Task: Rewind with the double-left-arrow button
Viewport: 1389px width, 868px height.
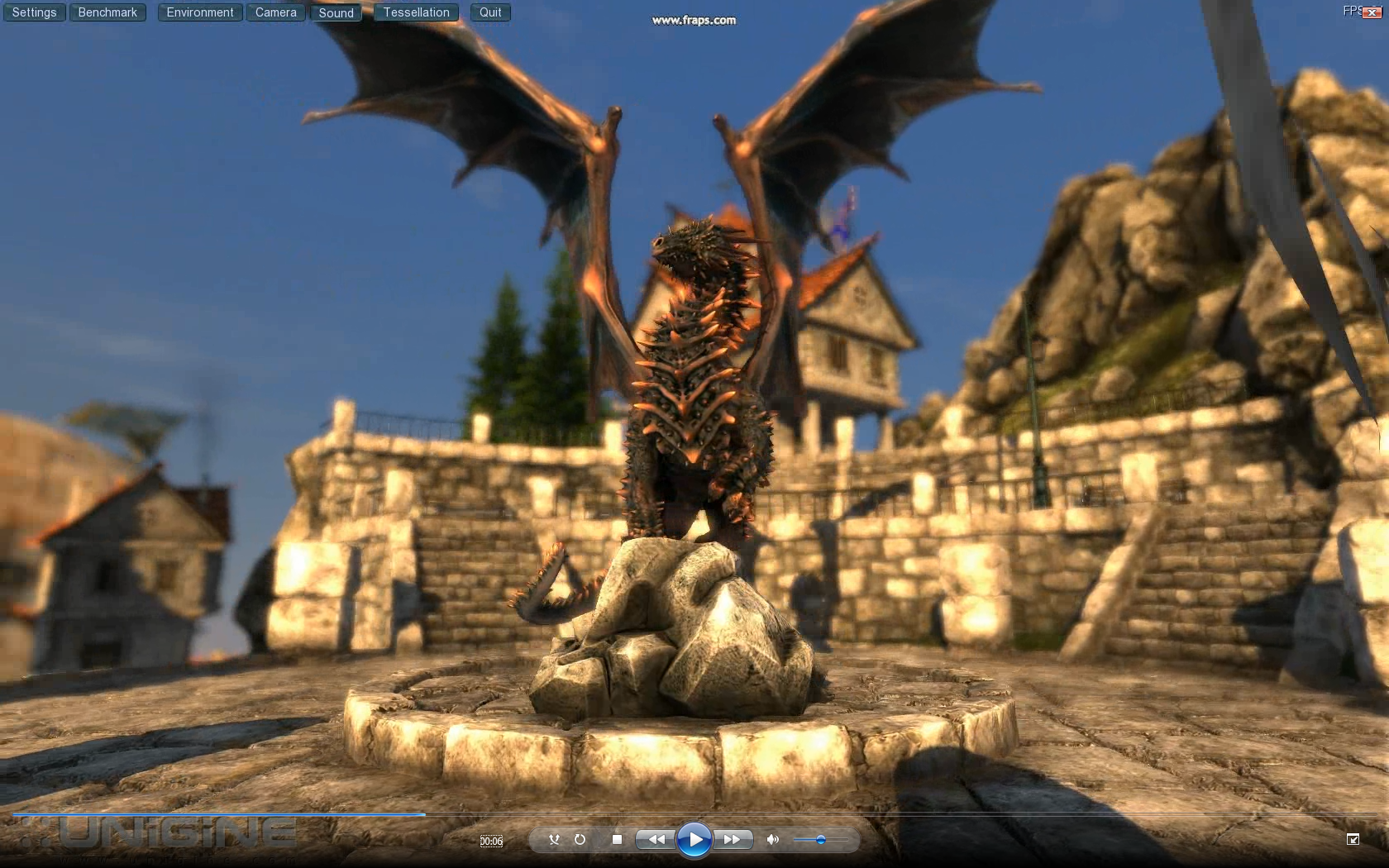Action: [x=656, y=839]
